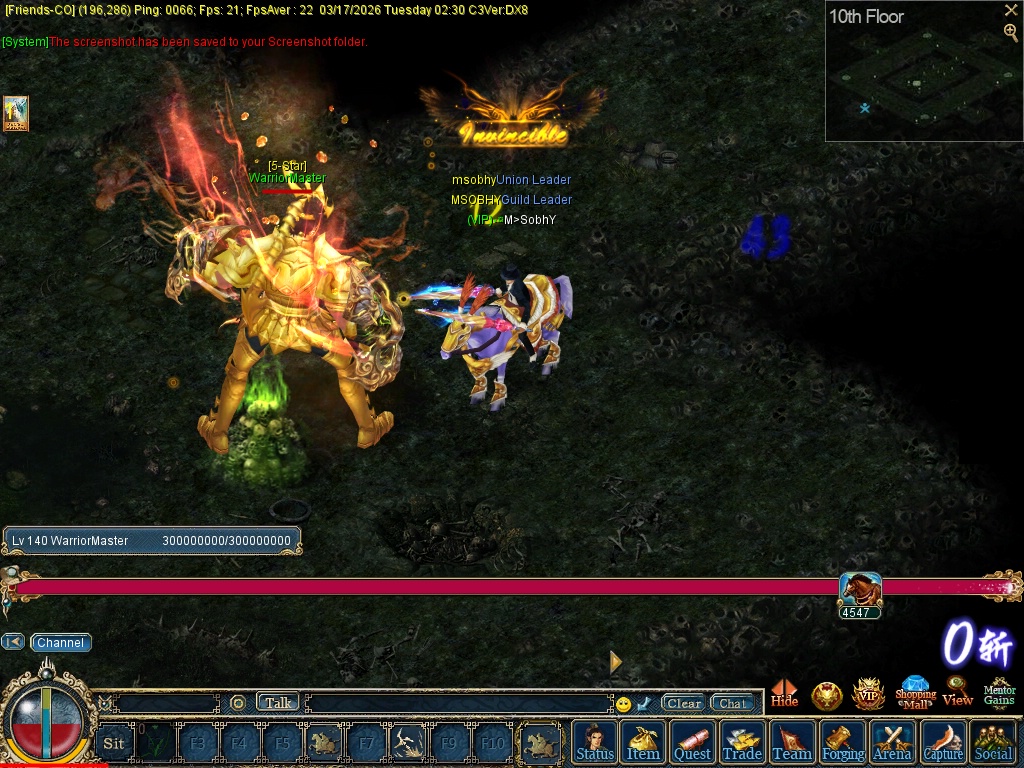Open the Forging interface

click(x=843, y=742)
